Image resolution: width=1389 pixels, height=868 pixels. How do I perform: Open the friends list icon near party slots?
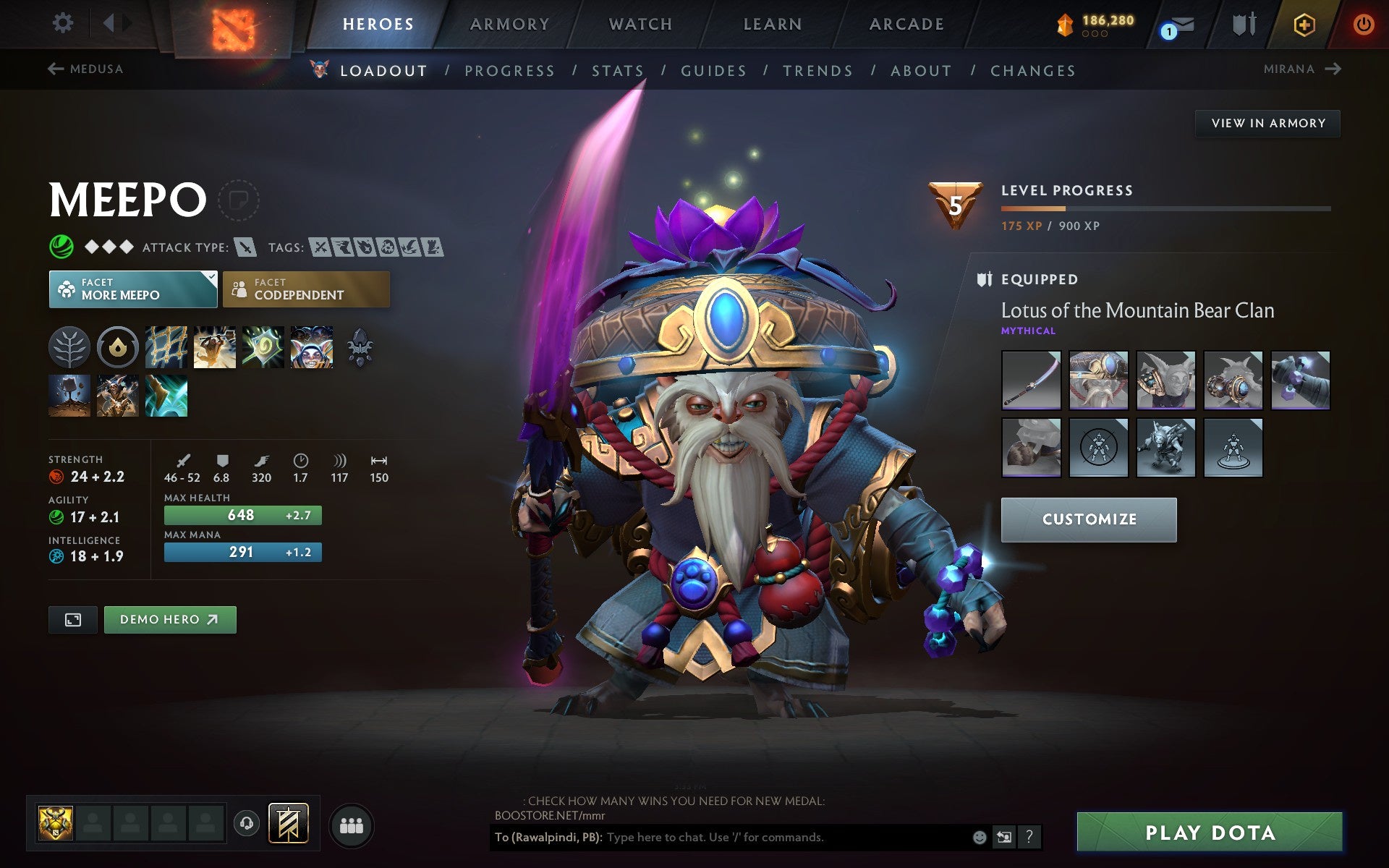point(352,824)
